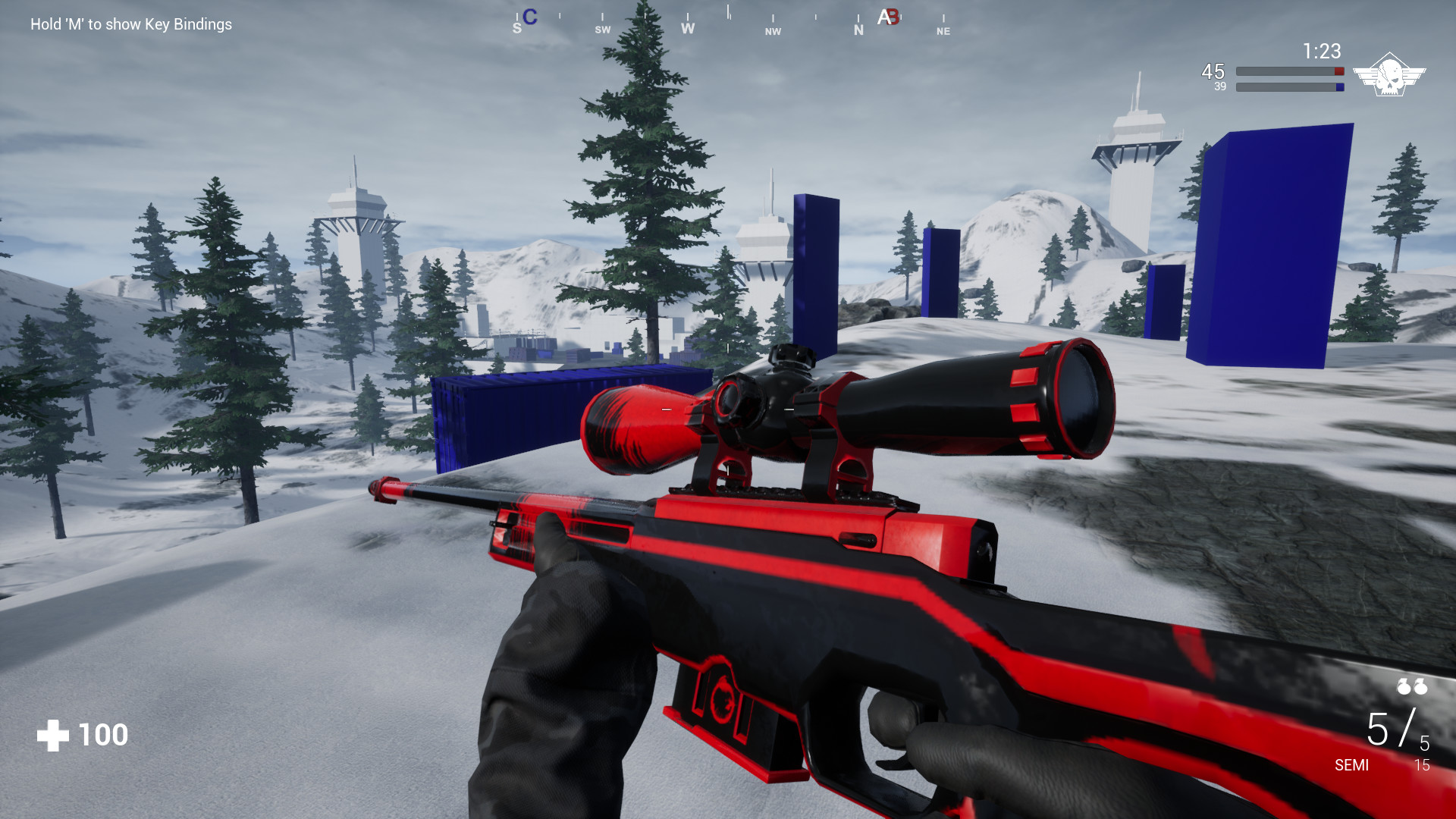Toggle the SEMI fire mode indicator

(1351, 765)
